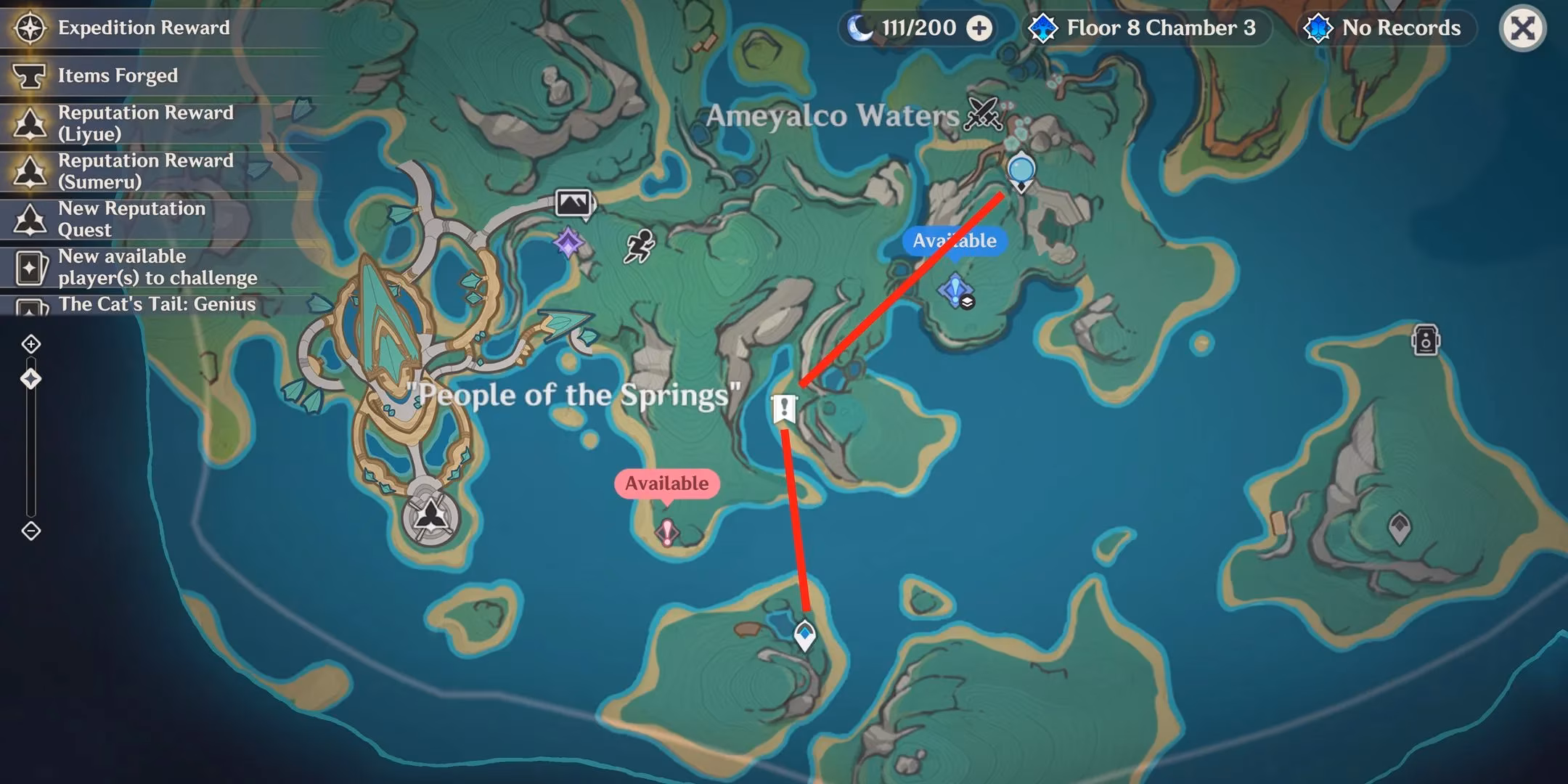Open the Viewpoint picture marker on the map
The width and height of the screenshot is (1568, 784).
coord(574,204)
